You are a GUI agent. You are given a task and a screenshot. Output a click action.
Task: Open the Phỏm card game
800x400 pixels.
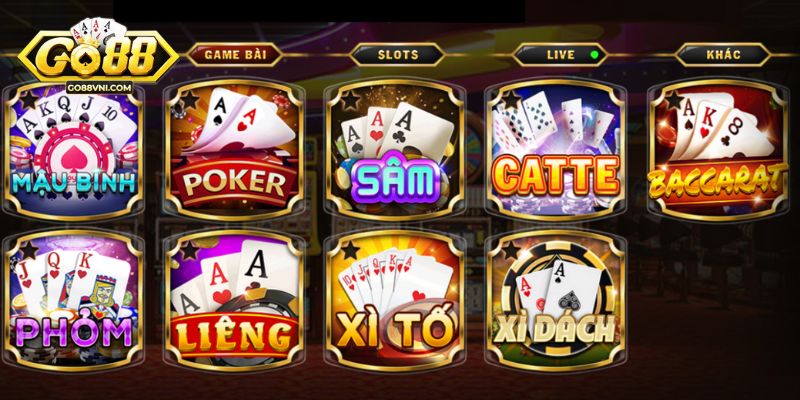click(x=75, y=300)
